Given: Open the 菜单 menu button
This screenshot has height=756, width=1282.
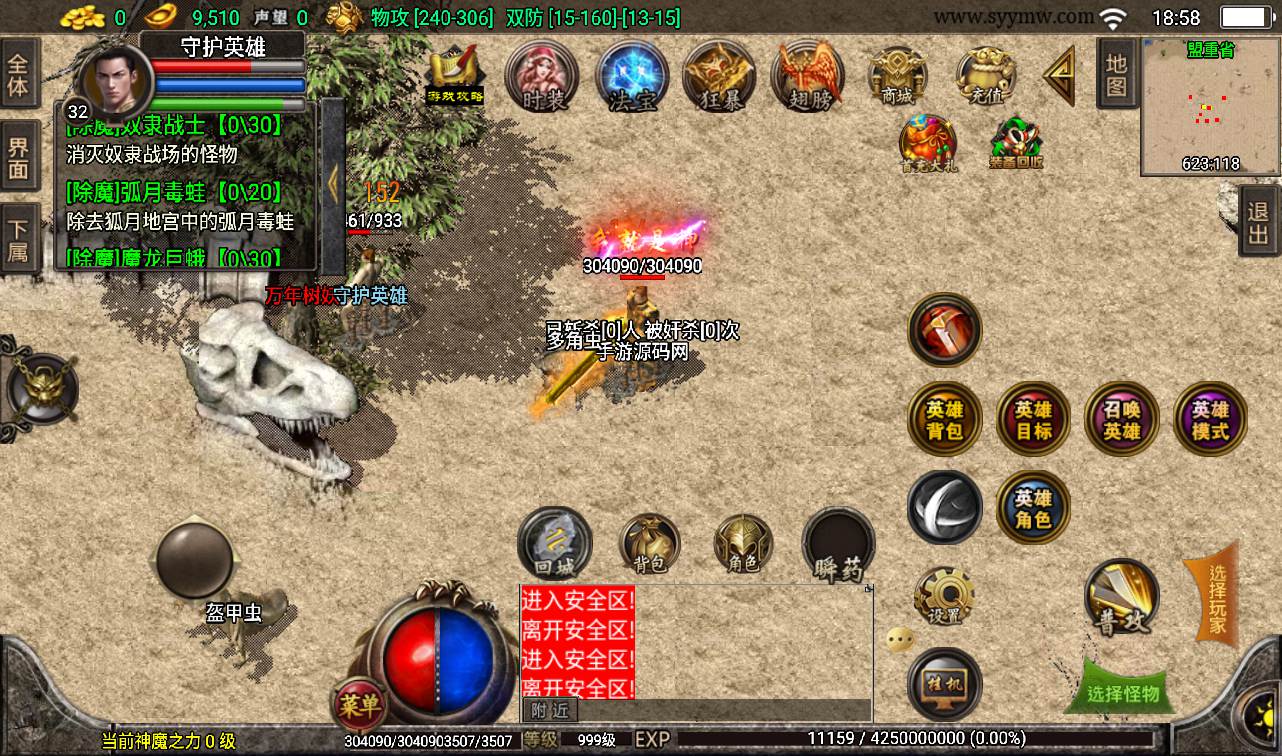Looking at the screenshot, I should (x=358, y=705).
